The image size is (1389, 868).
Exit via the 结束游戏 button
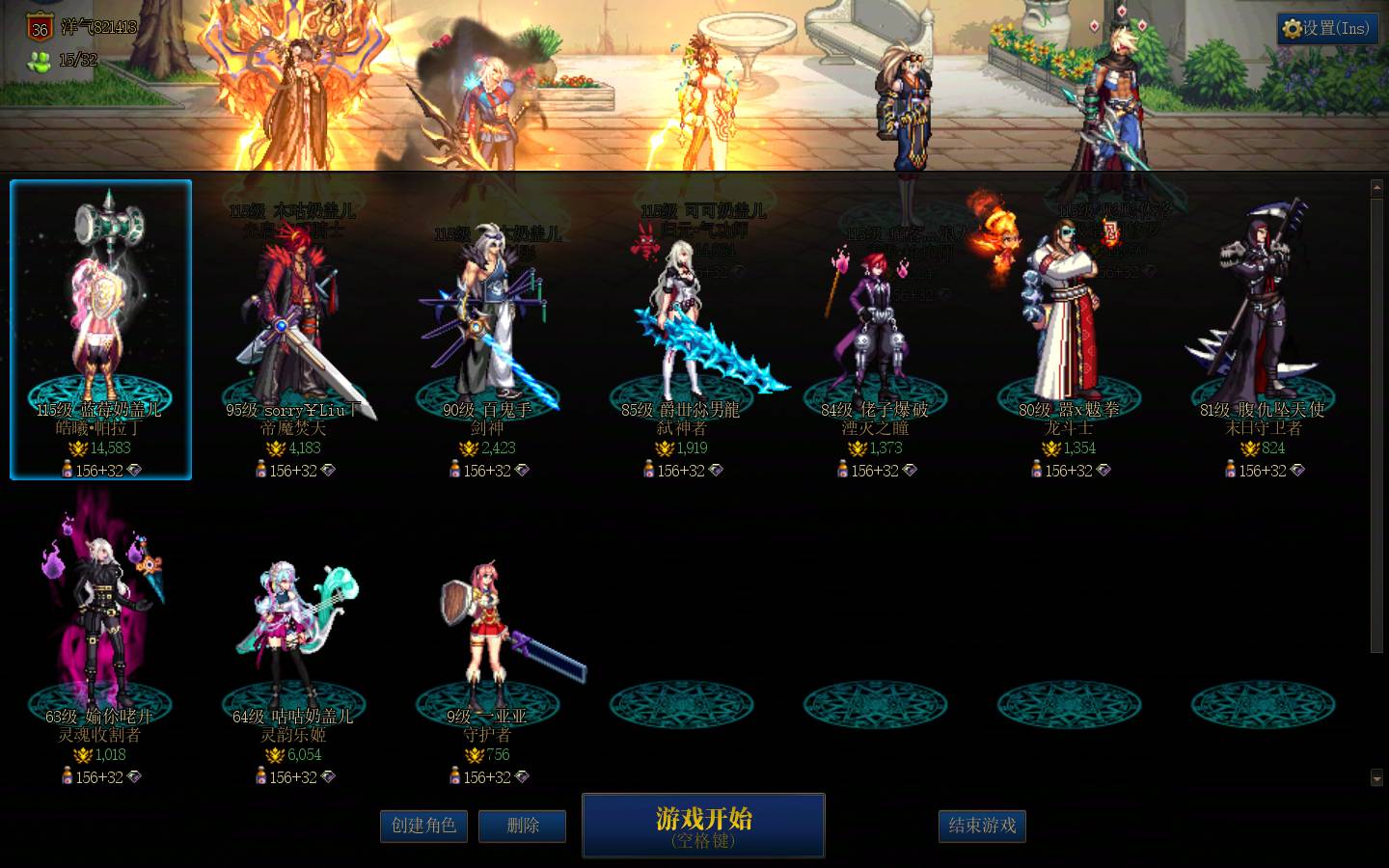pyautogui.click(x=982, y=826)
